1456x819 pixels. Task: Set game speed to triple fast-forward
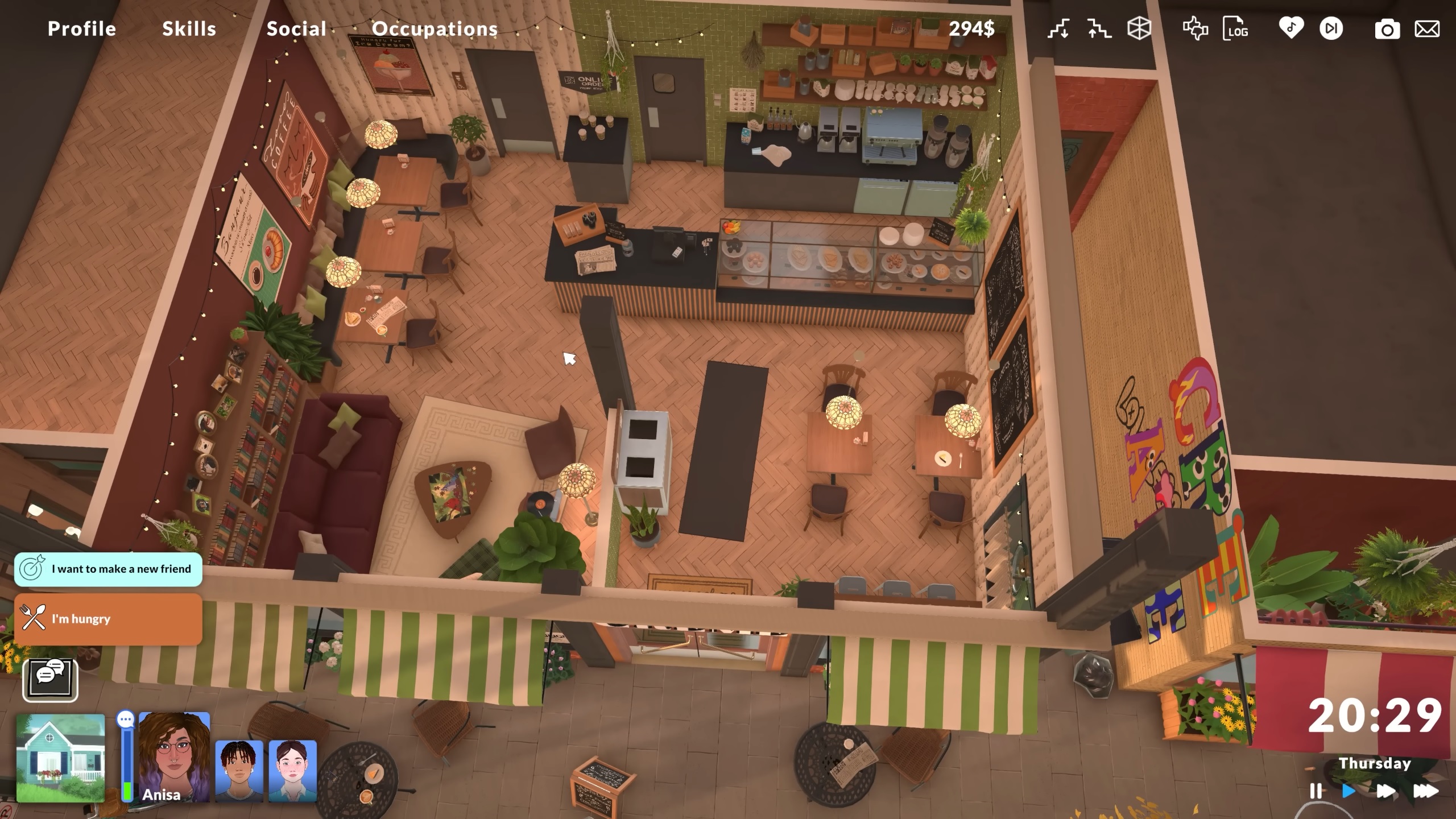pyautogui.click(x=1425, y=791)
